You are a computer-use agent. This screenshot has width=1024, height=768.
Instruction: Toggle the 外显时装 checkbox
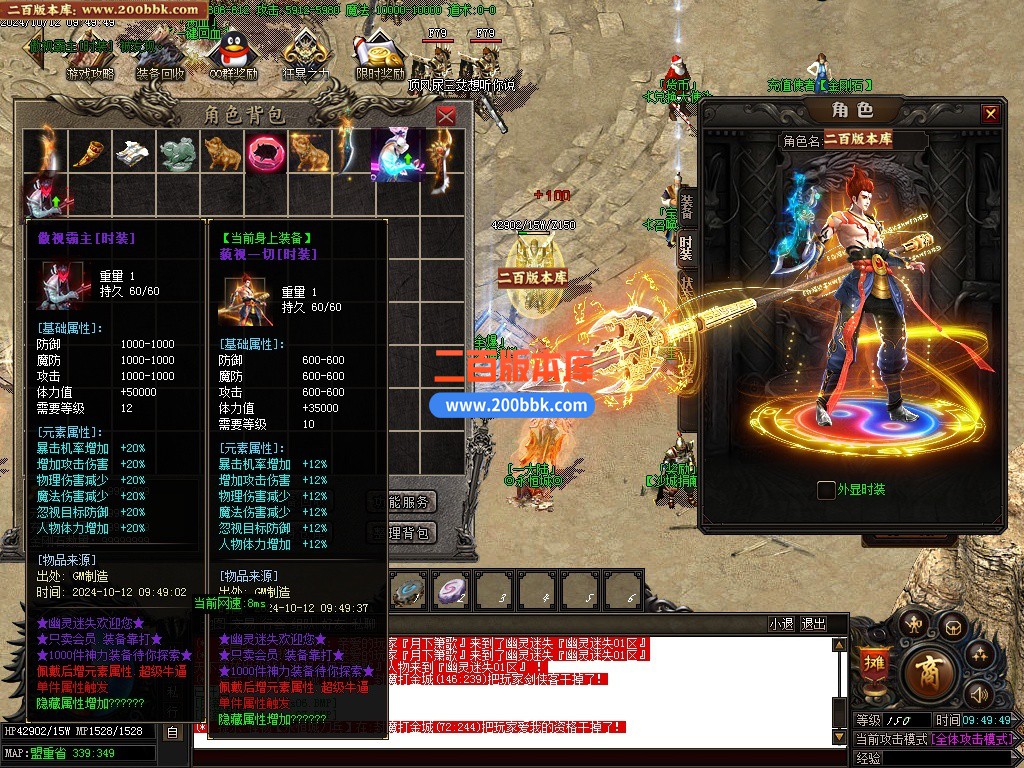click(x=826, y=490)
